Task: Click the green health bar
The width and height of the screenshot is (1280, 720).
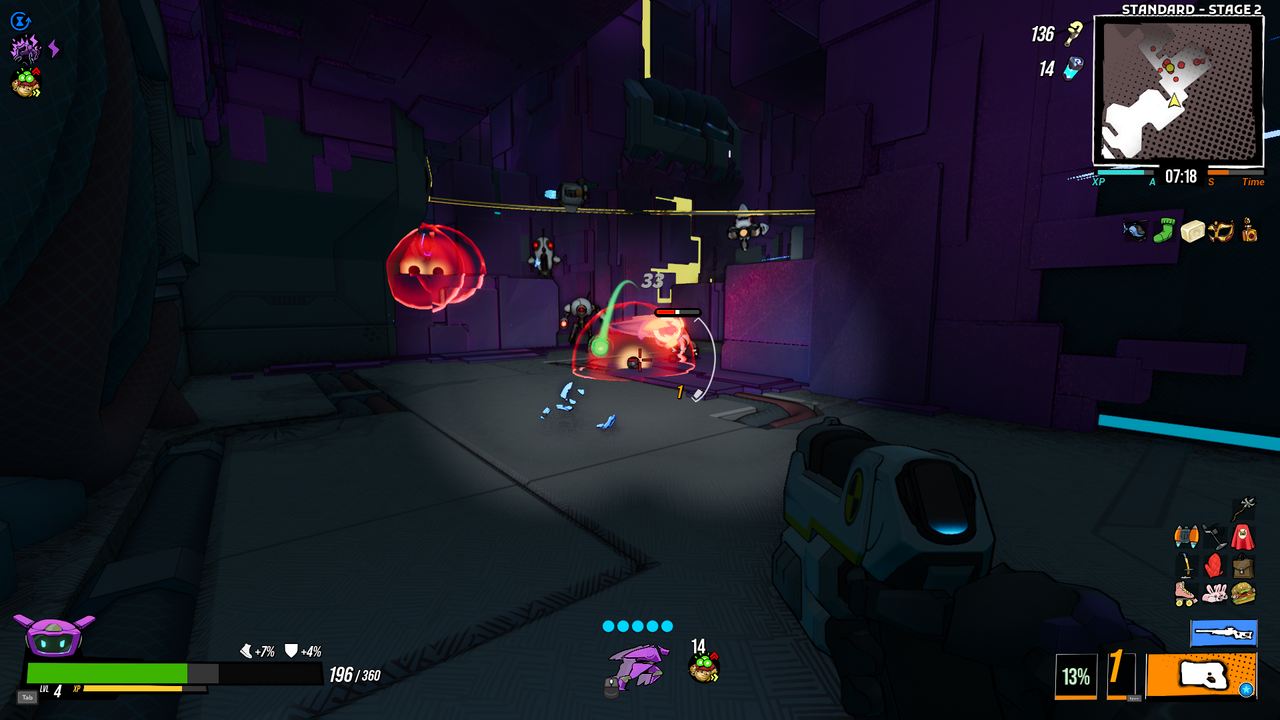Action: point(105,673)
